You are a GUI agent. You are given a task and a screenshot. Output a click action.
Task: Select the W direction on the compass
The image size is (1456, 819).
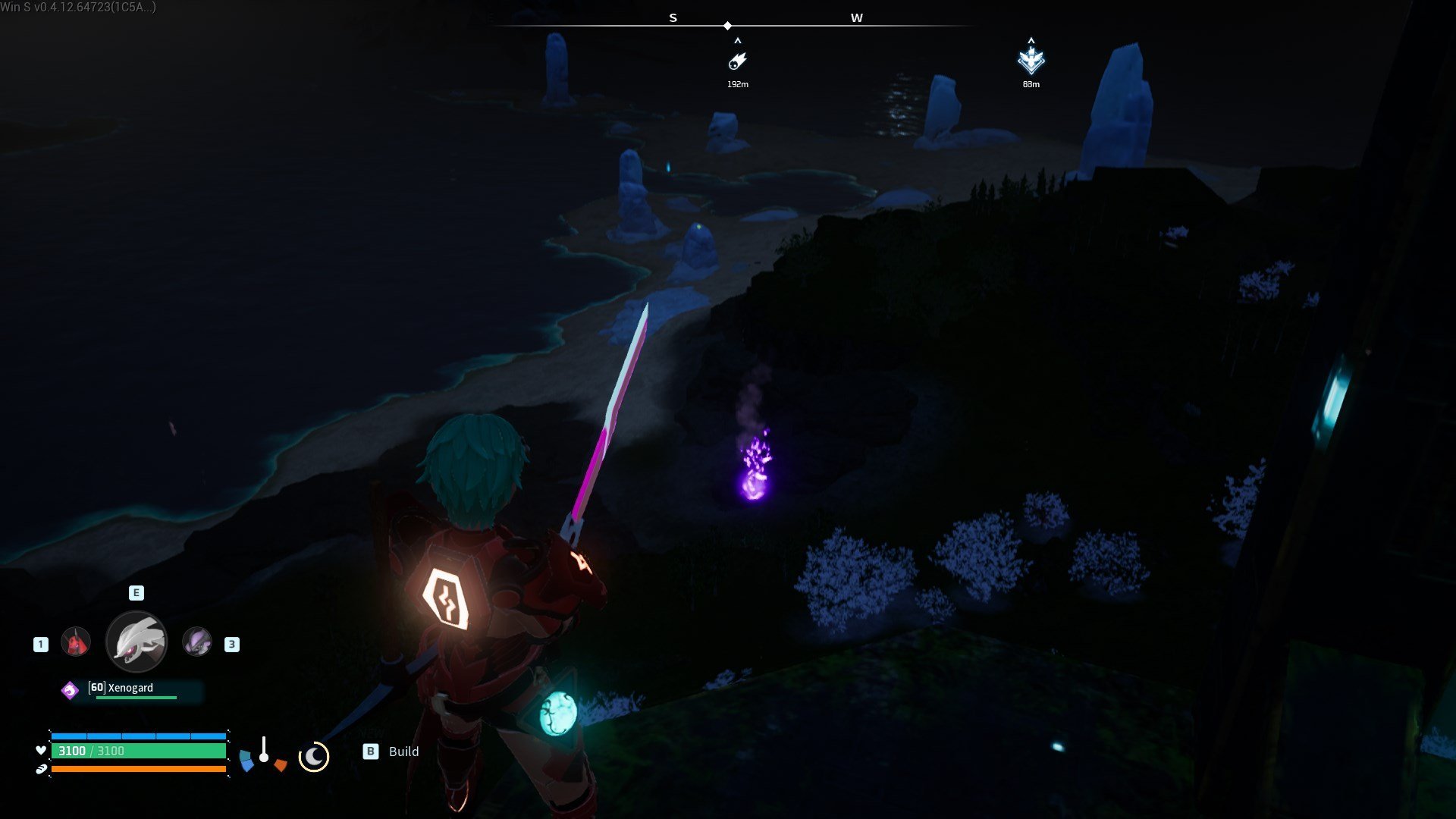pyautogui.click(x=858, y=17)
